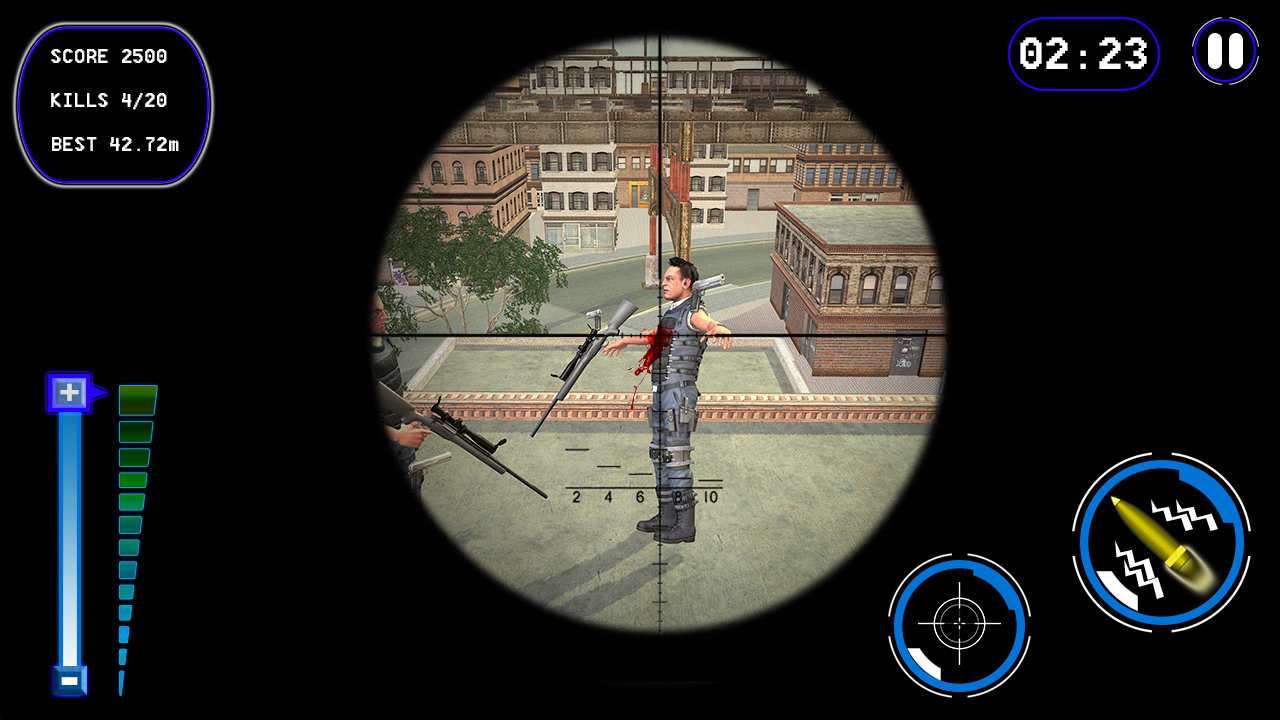
Task: Click the topmost green zoom level bar
Action: (x=136, y=397)
